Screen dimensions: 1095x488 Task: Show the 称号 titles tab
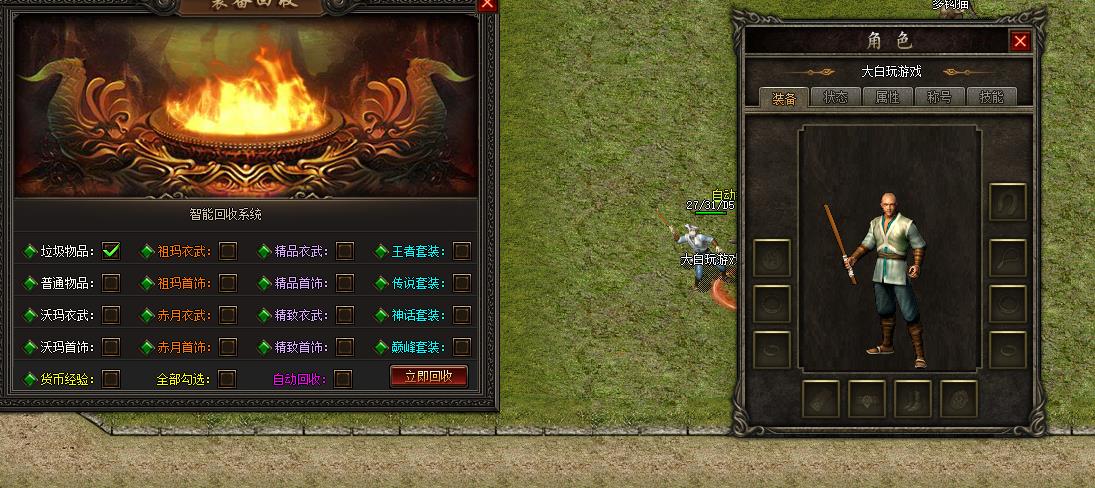point(940,97)
